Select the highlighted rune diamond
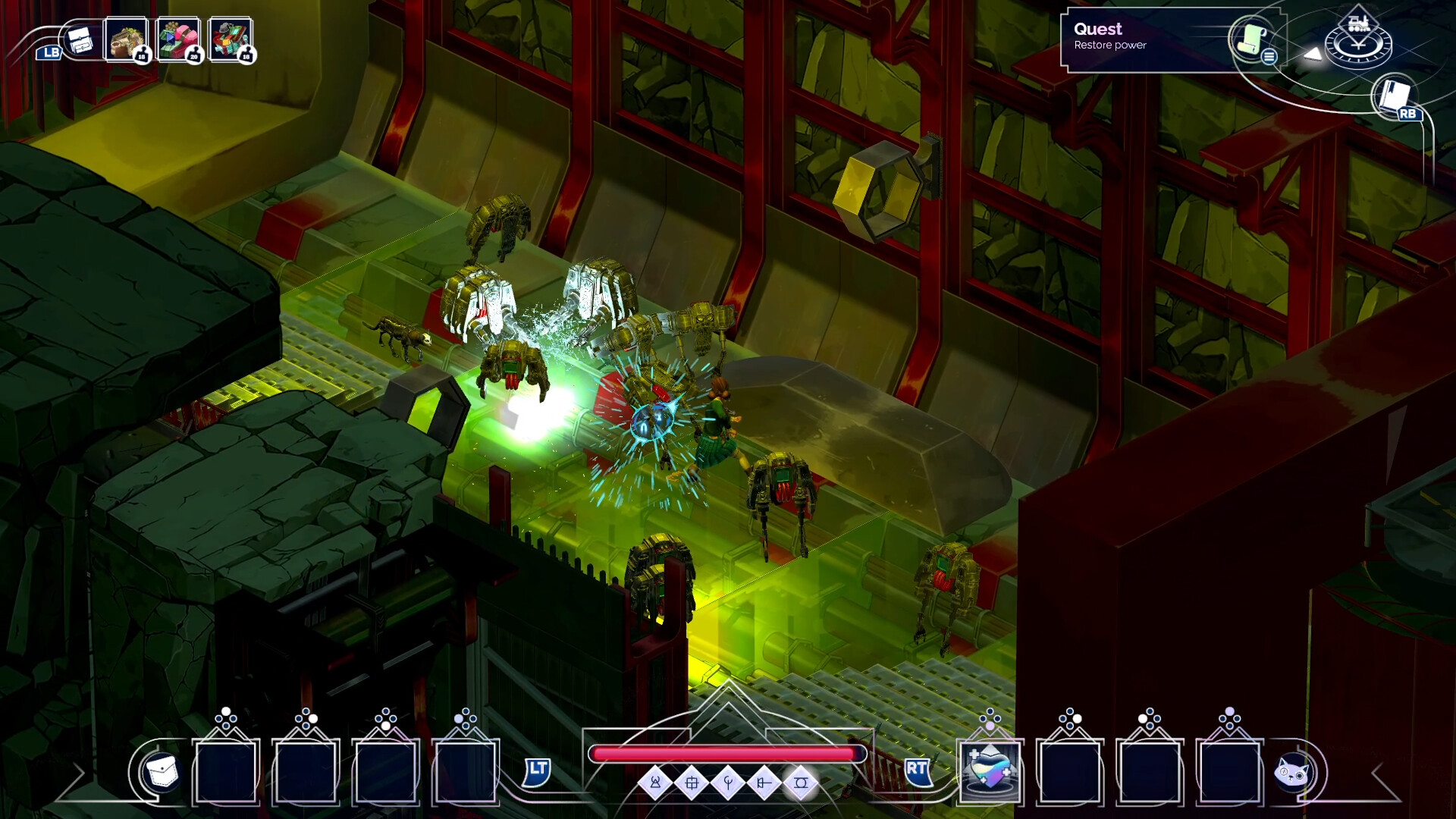This screenshot has width=1456, height=819. point(801,783)
